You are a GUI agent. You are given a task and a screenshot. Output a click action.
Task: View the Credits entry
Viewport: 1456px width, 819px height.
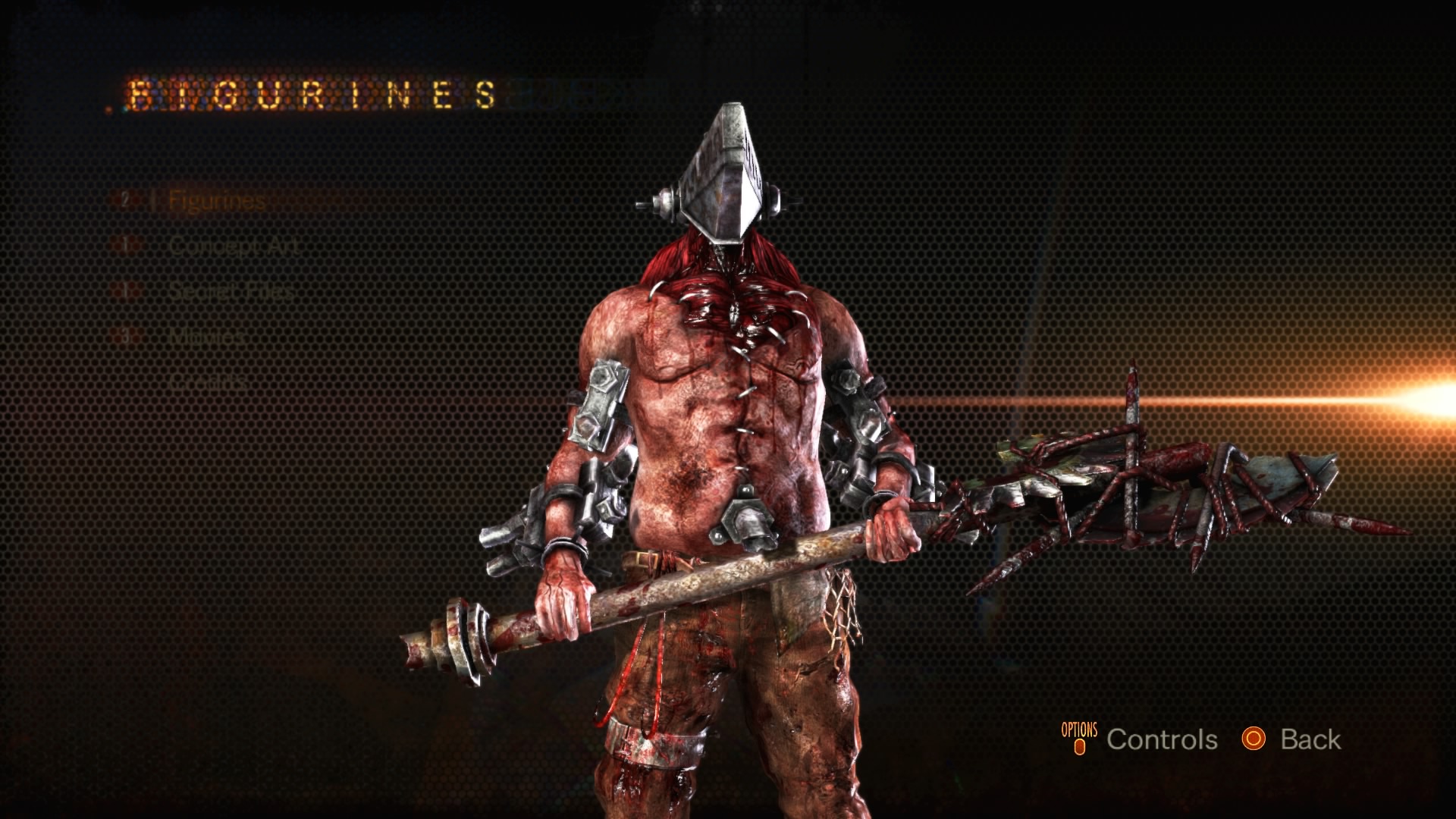pyautogui.click(x=209, y=380)
